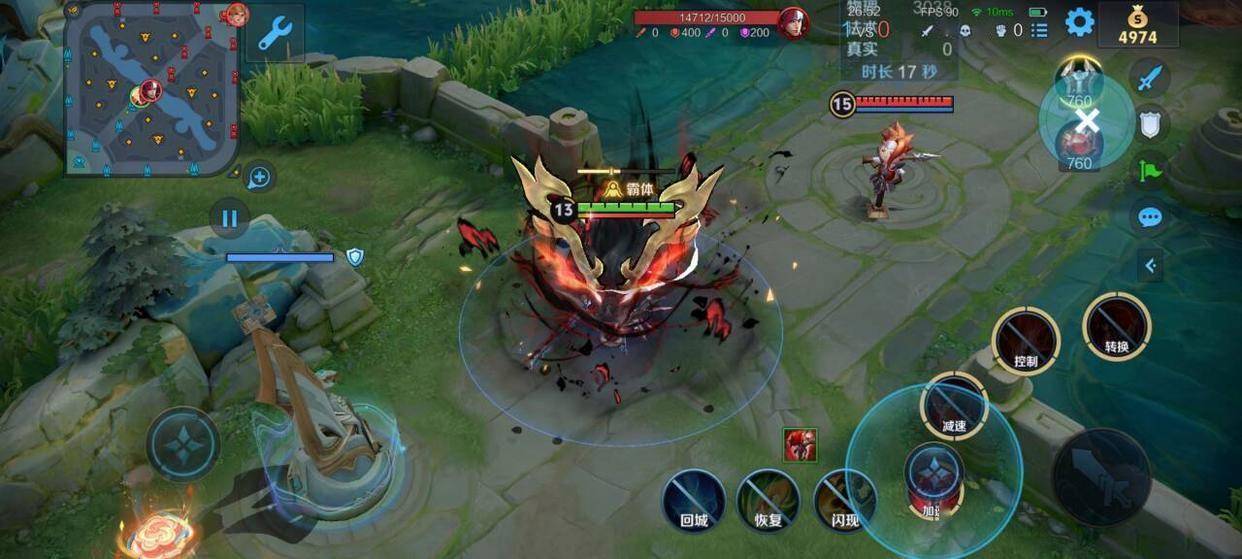
Task: Trigger the 转换 skill button
Action: pyautogui.click(x=1116, y=326)
